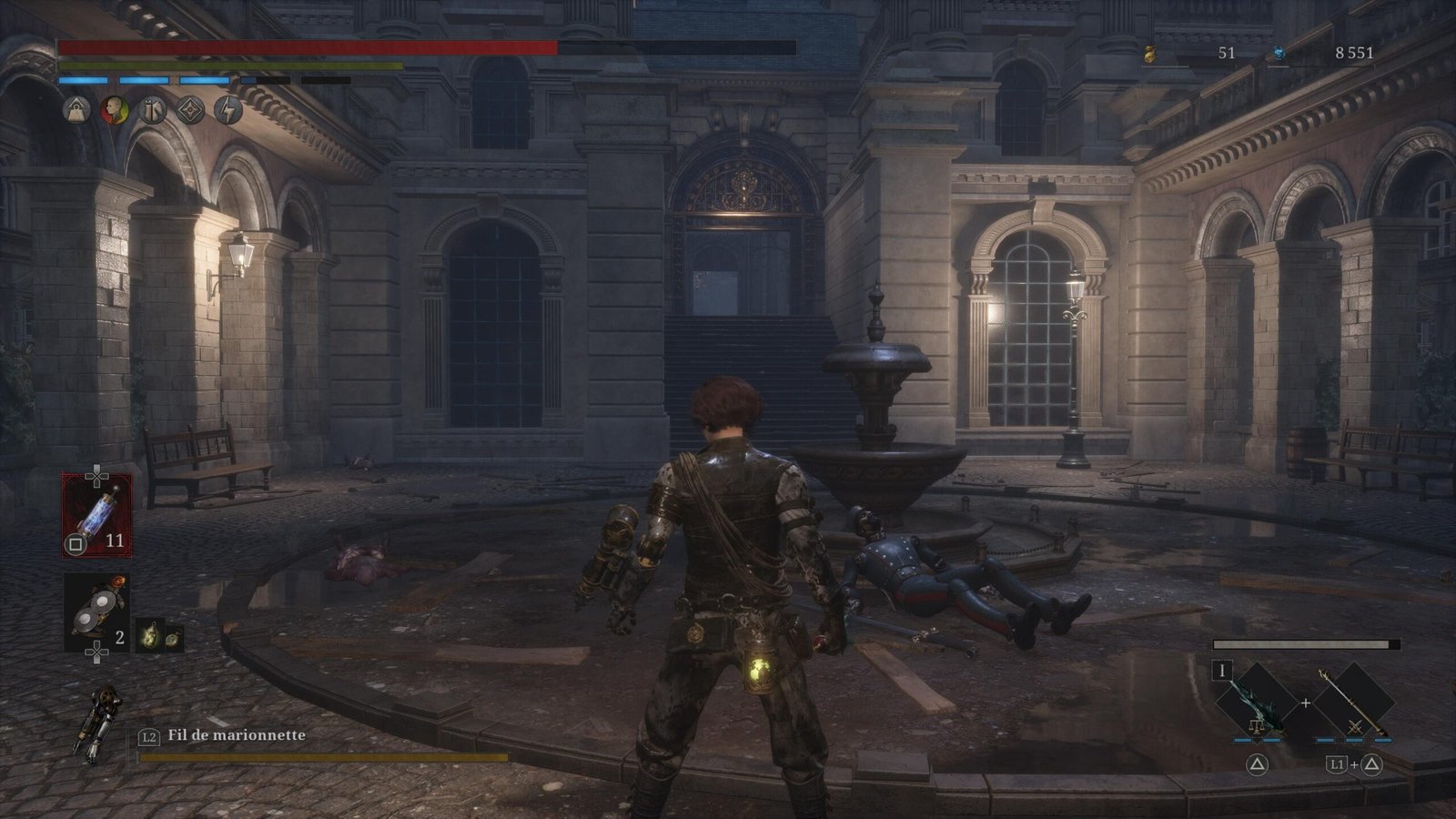Use the blue Pulse Cell item slot
The image size is (1456, 819).
pyautogui.click(x=96, y=514)
